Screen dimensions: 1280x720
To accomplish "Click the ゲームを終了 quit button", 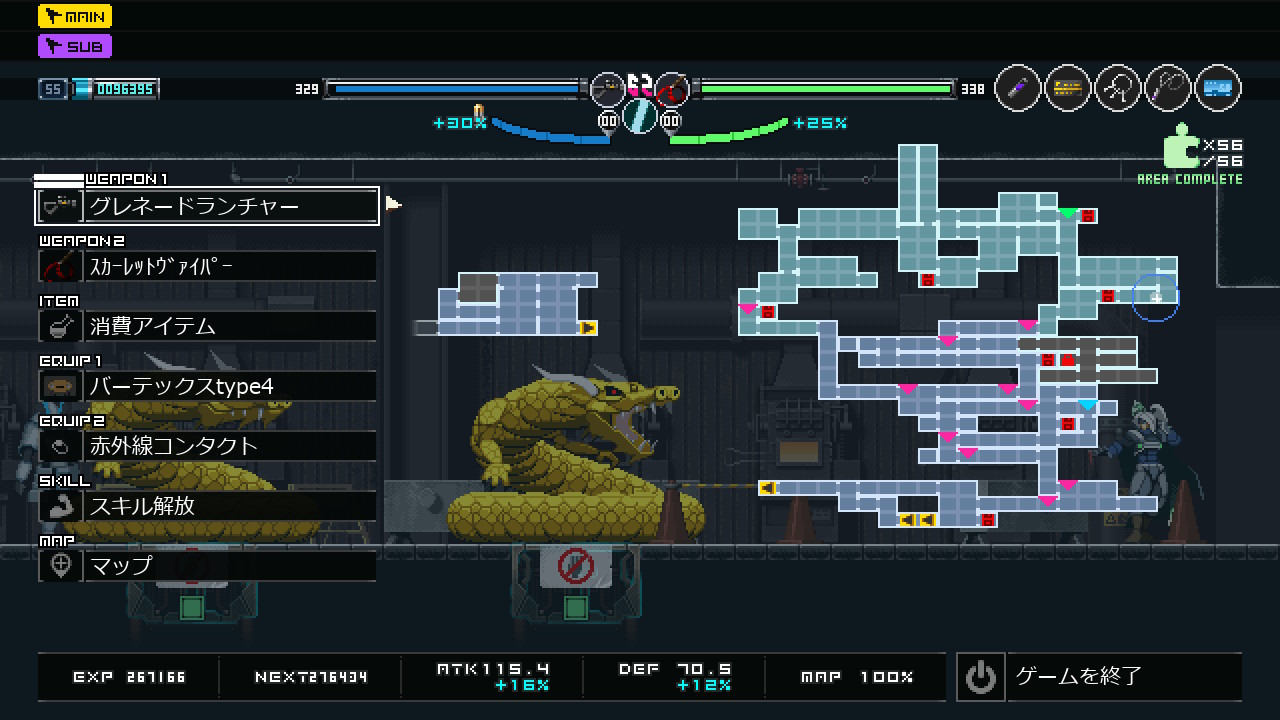I will coord(1098,677).
